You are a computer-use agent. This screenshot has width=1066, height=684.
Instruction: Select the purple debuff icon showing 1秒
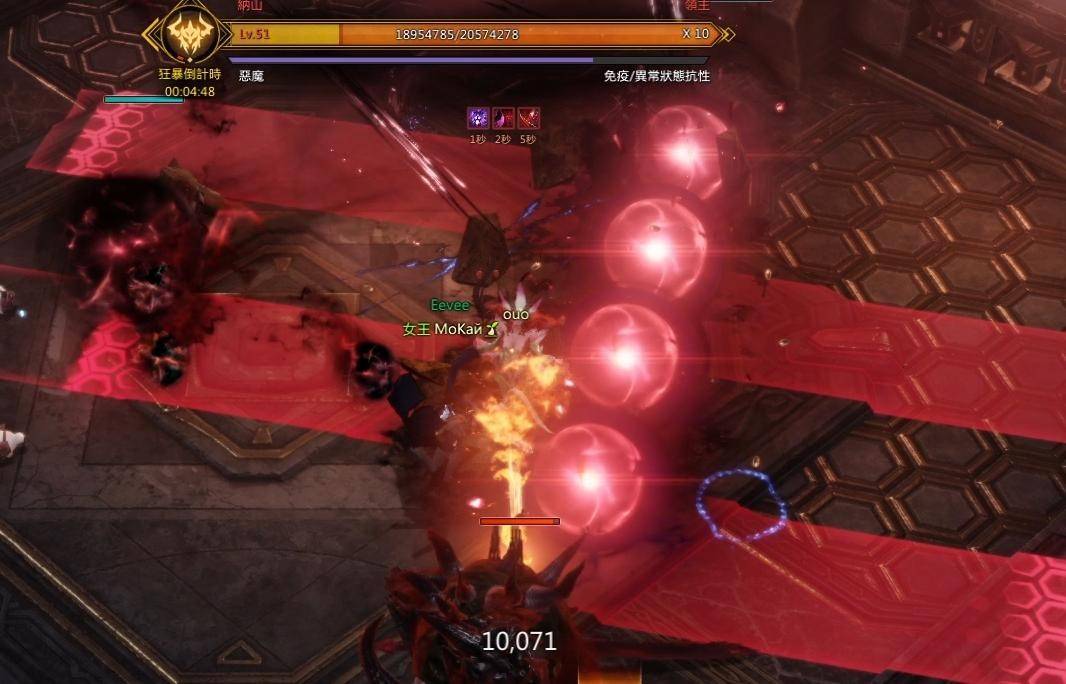(478, 119)
